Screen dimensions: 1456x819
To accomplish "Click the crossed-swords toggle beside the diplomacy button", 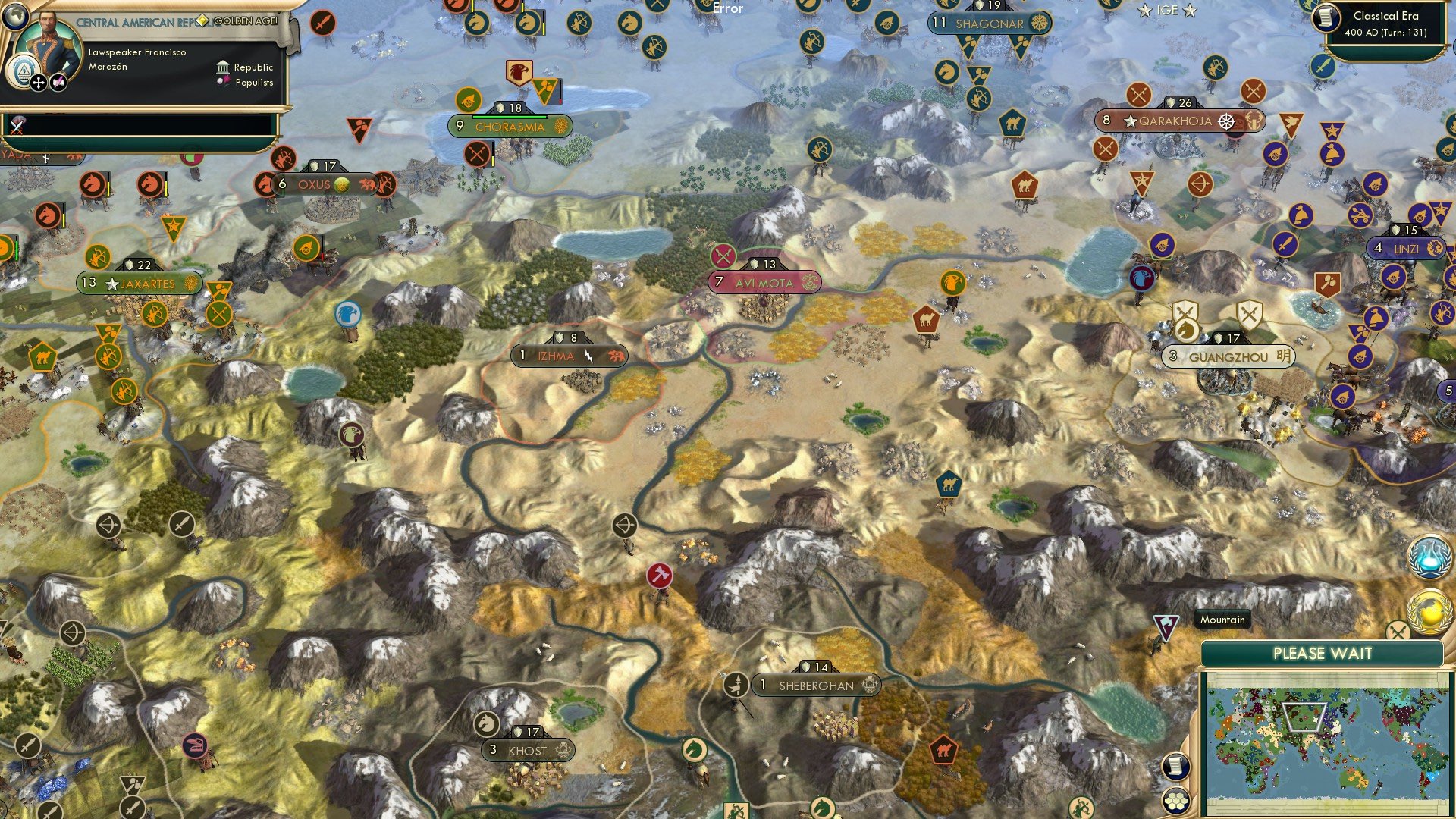I will point(1398,631).
